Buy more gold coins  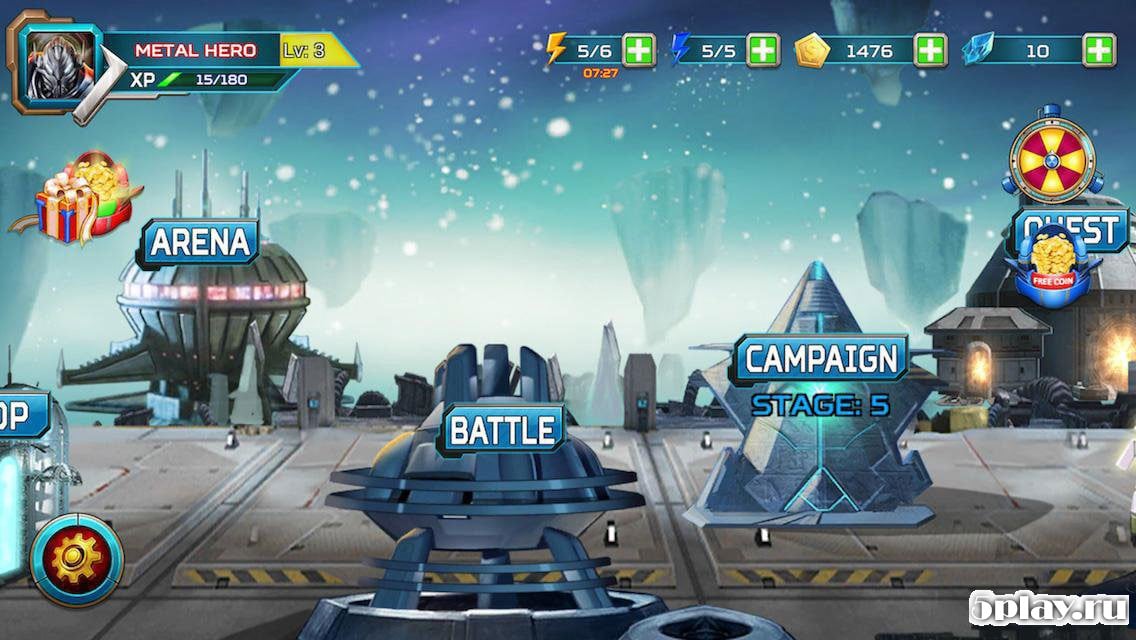pos(930,50)
